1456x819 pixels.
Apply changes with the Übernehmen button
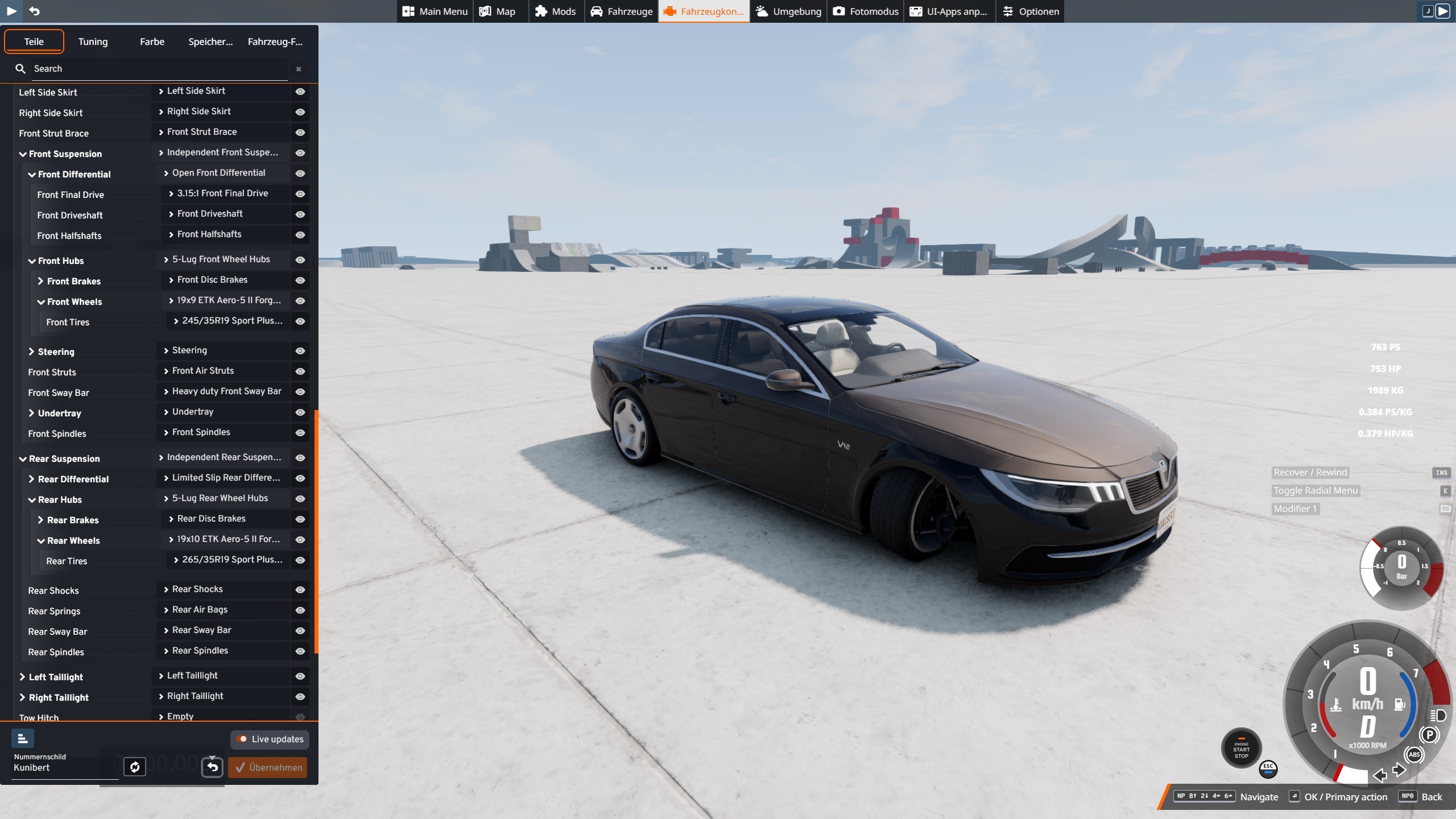pyautogui.click(x=268, y=767)
